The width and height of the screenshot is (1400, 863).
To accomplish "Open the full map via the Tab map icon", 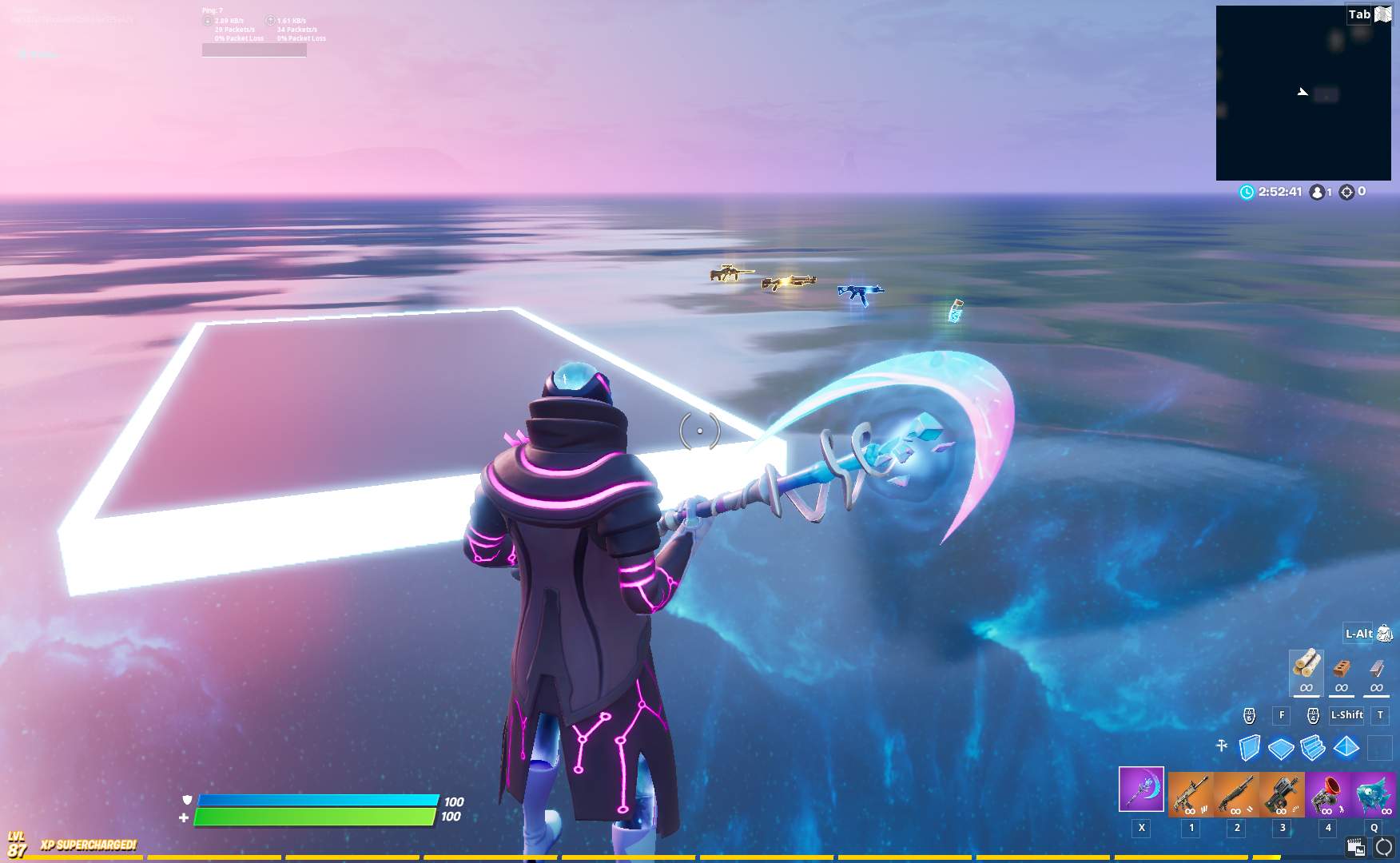I will [1384, 14].
